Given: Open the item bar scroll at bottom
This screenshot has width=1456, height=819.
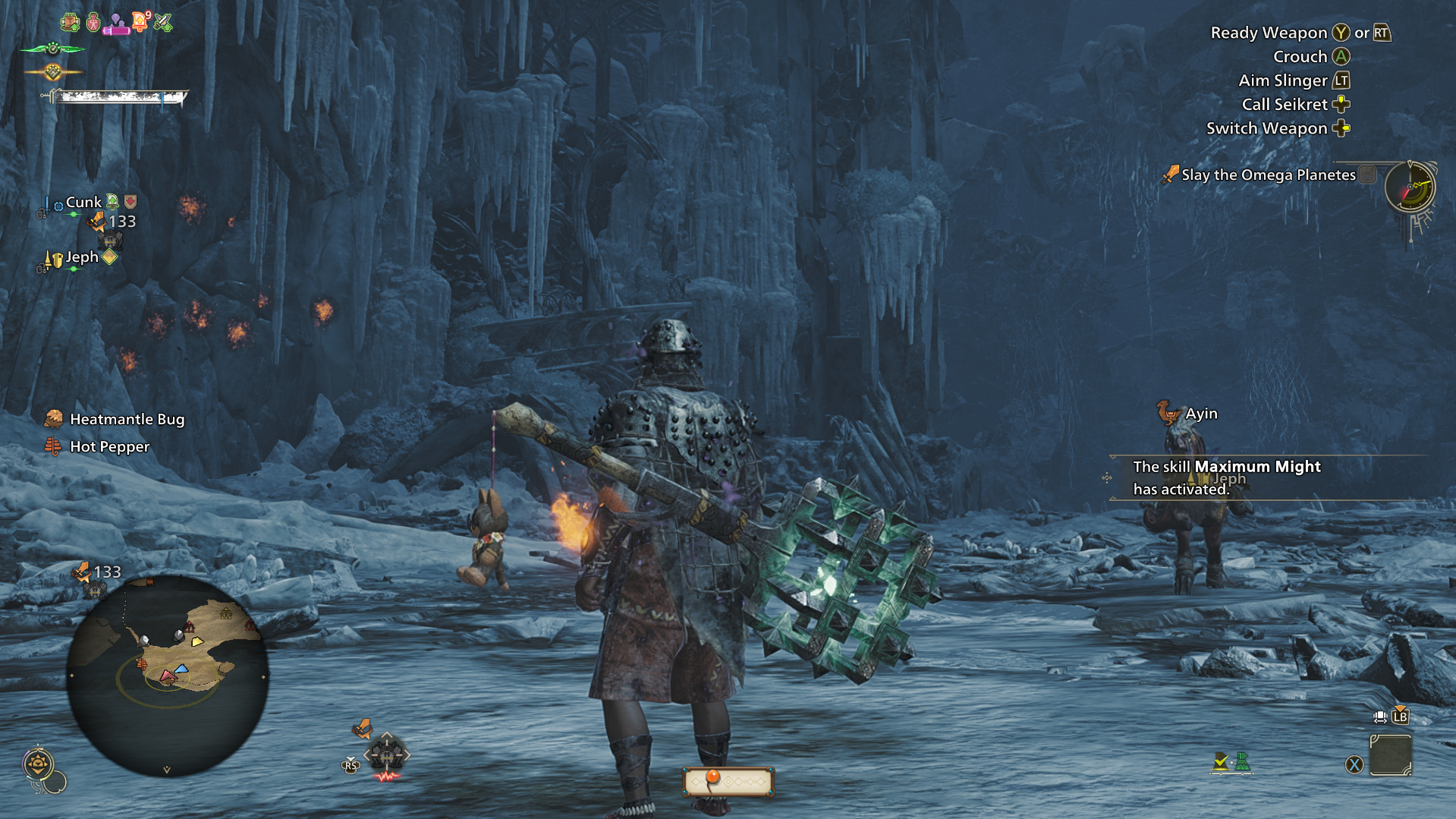Looking at the screenshot, I should 728,781.
